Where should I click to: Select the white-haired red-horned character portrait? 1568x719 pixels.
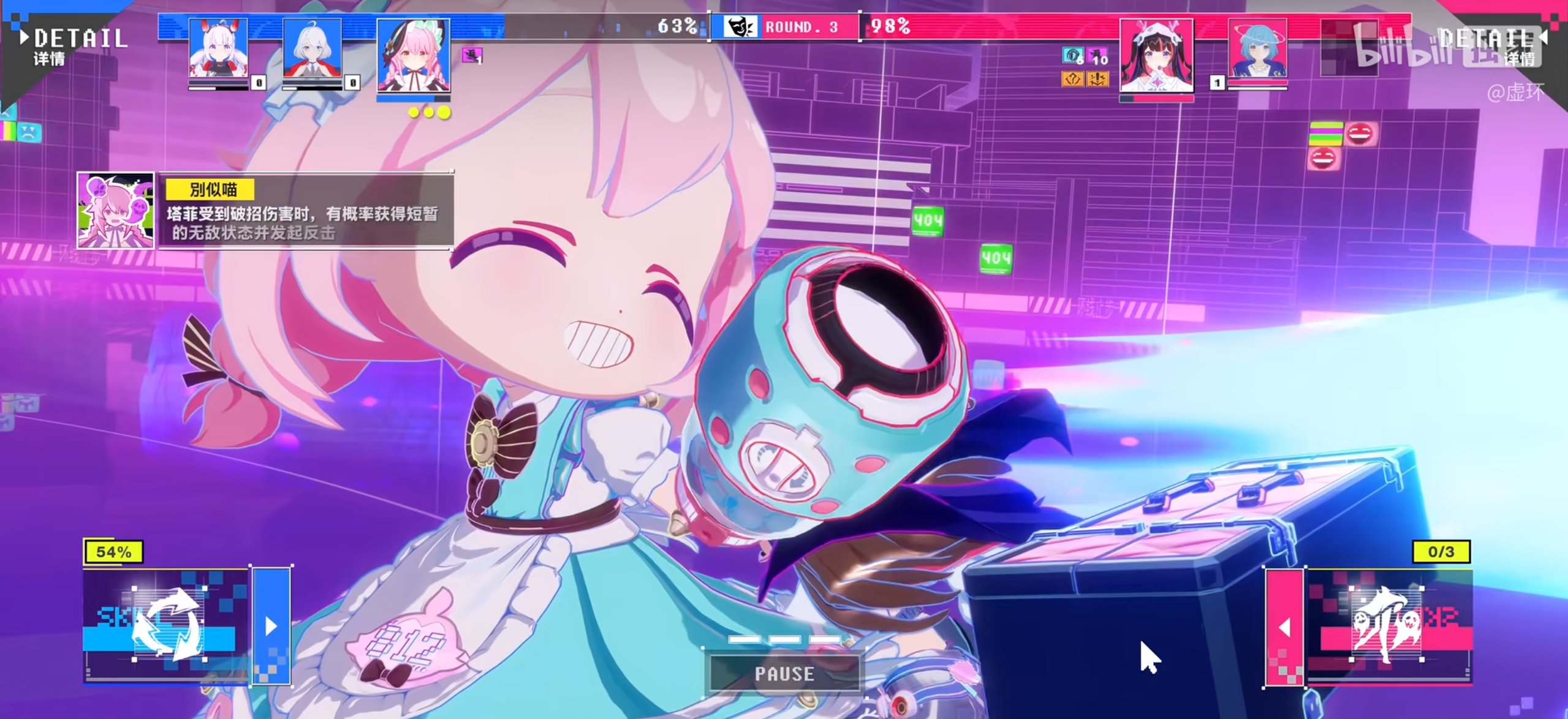pos(218,49)
